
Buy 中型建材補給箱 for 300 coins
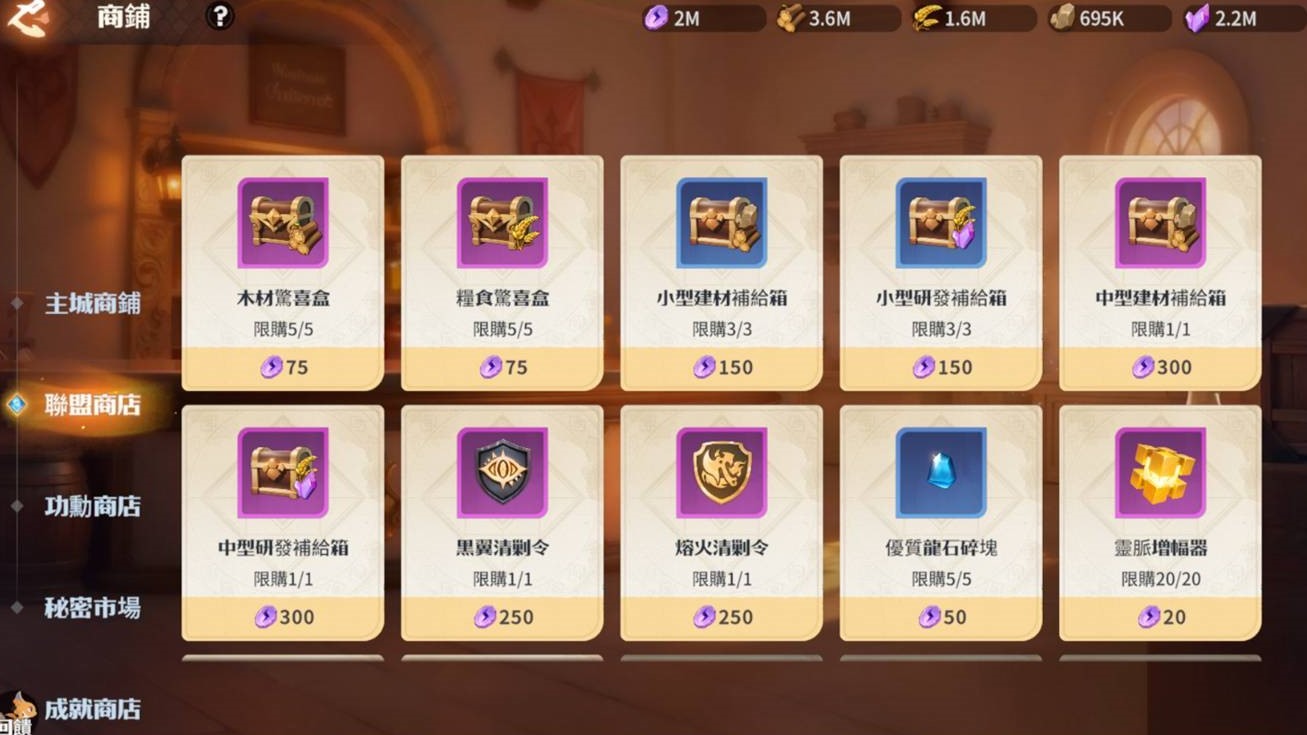click(x=1160, y=367)
